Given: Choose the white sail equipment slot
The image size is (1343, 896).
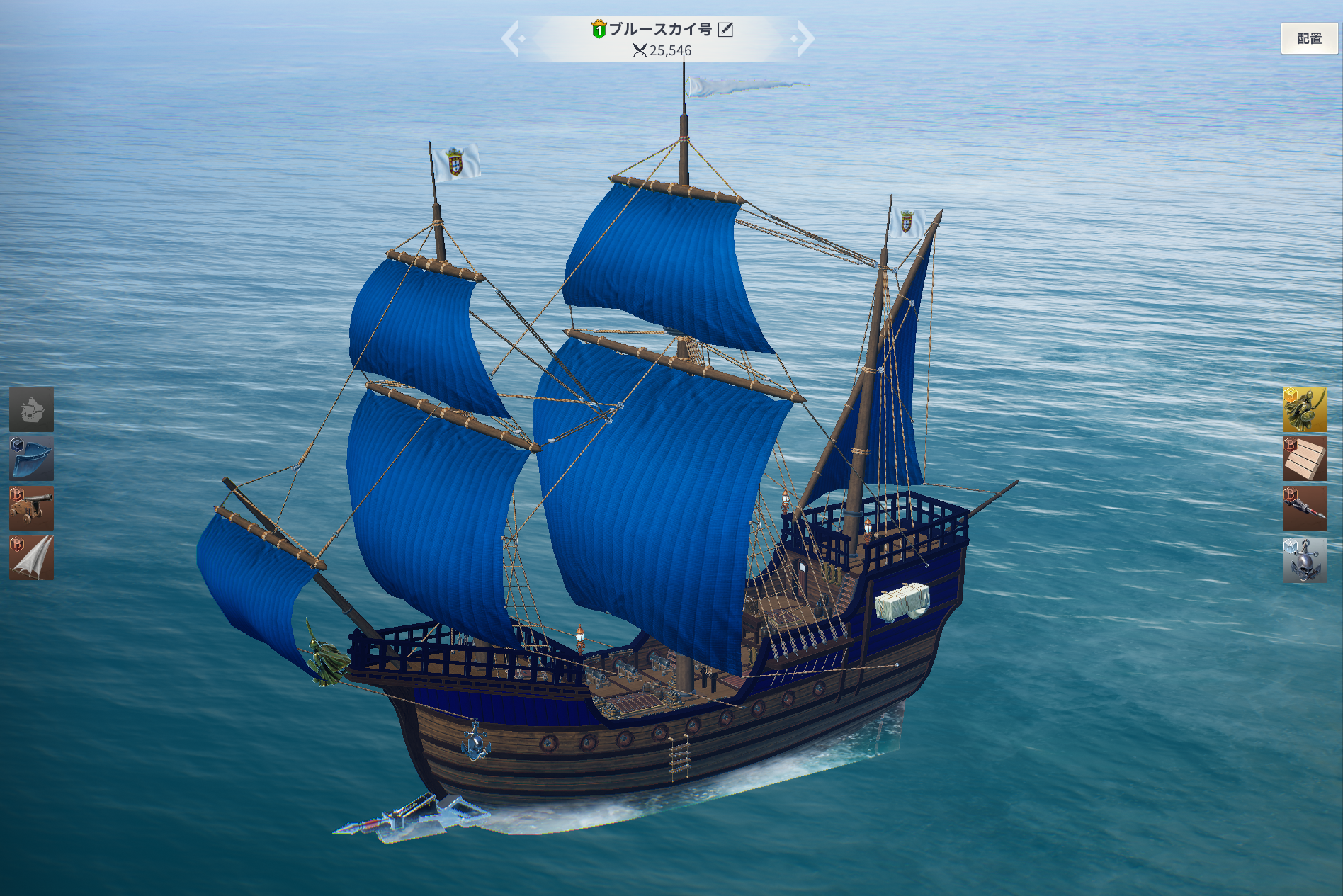Looking at the screenshot, I should 31,558.
